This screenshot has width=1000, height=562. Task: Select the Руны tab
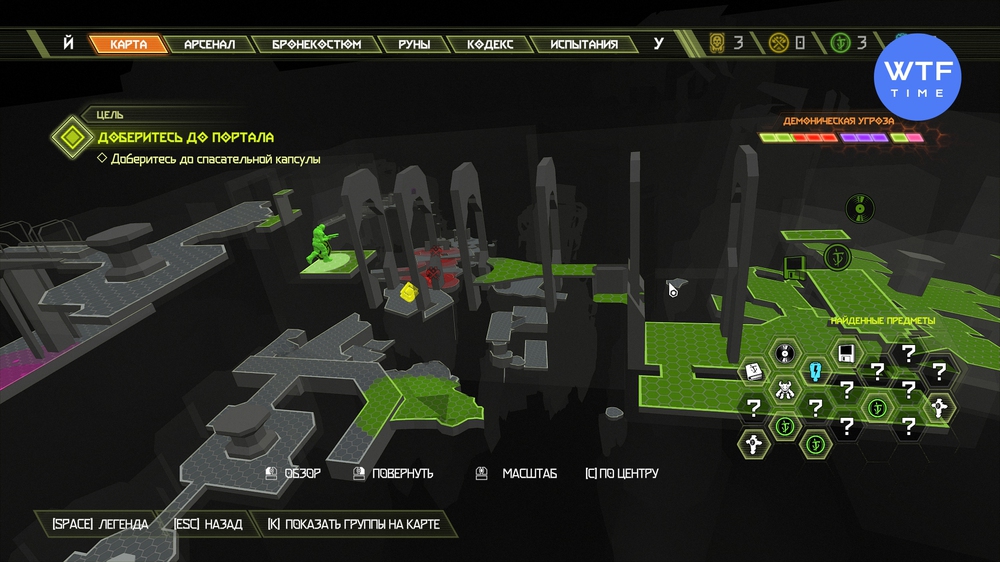pyautogui.click(x=414, y=44)
